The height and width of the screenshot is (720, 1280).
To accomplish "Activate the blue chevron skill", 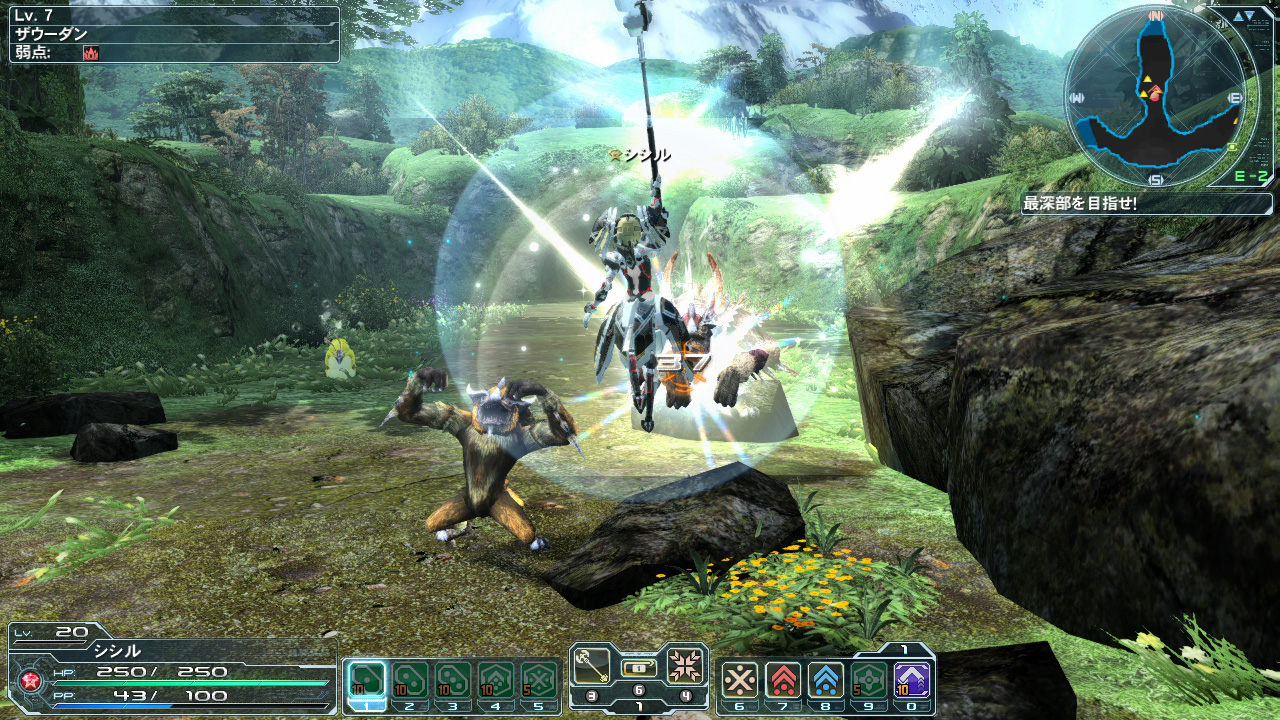I will pyautogui.click(x=826, y=681).
